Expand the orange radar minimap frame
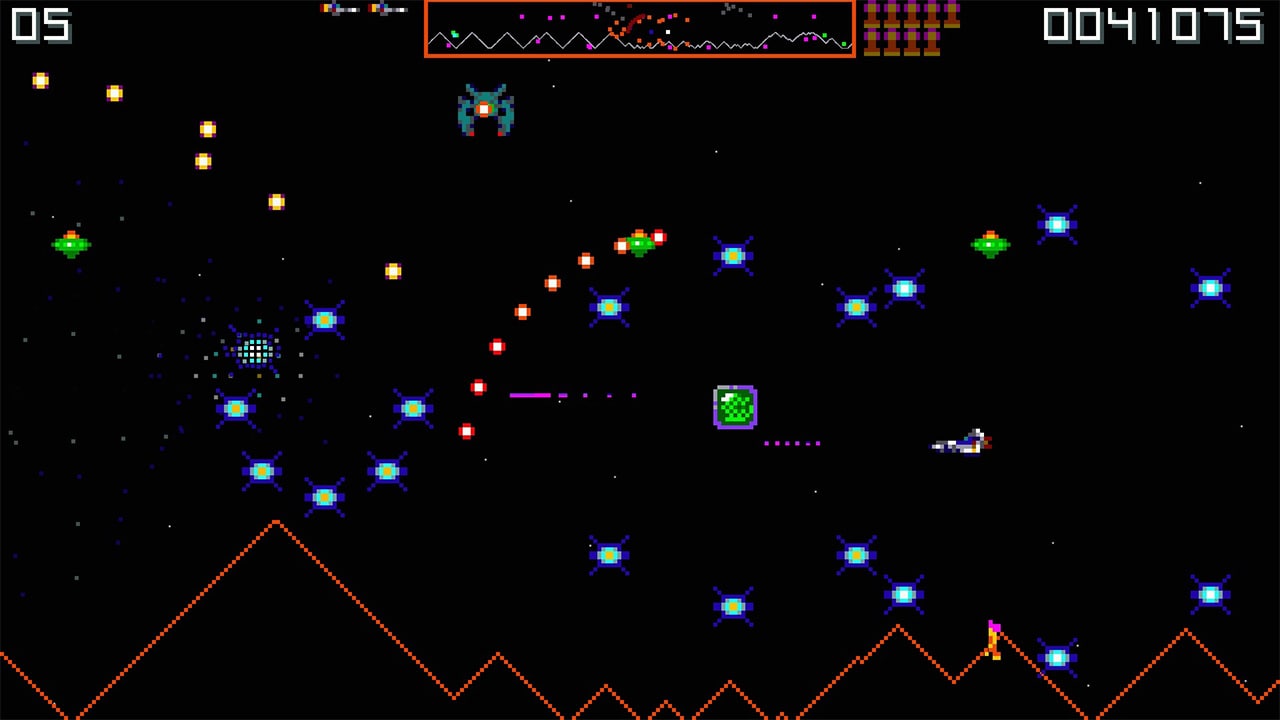 pyautogui.click(x=640, y=30)
